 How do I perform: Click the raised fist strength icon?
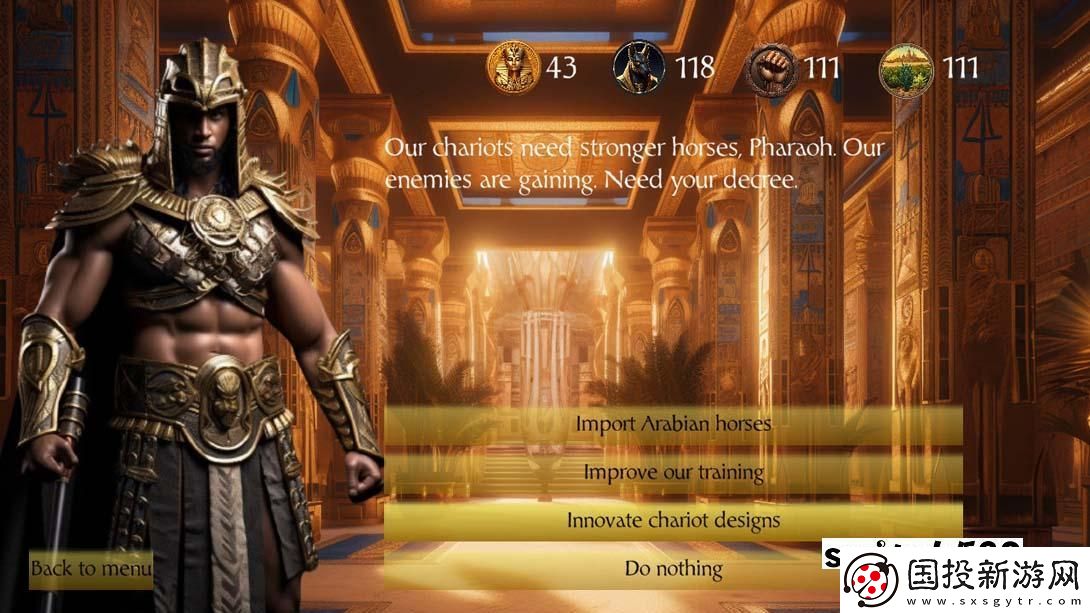pyautogui.click(x=773, y=68)
